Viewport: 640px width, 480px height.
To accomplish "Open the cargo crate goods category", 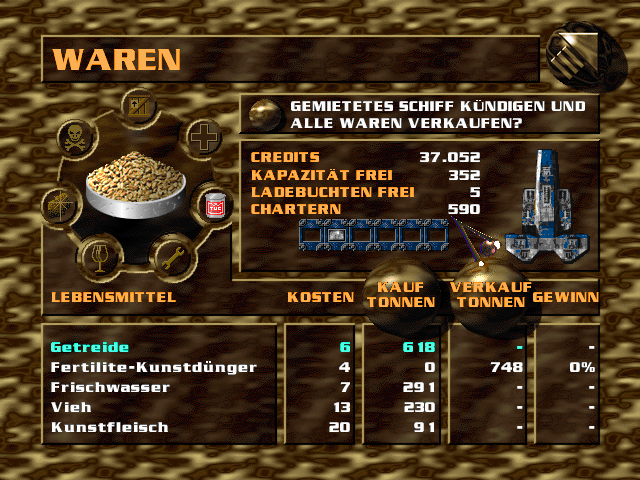I will pos(137,106).
